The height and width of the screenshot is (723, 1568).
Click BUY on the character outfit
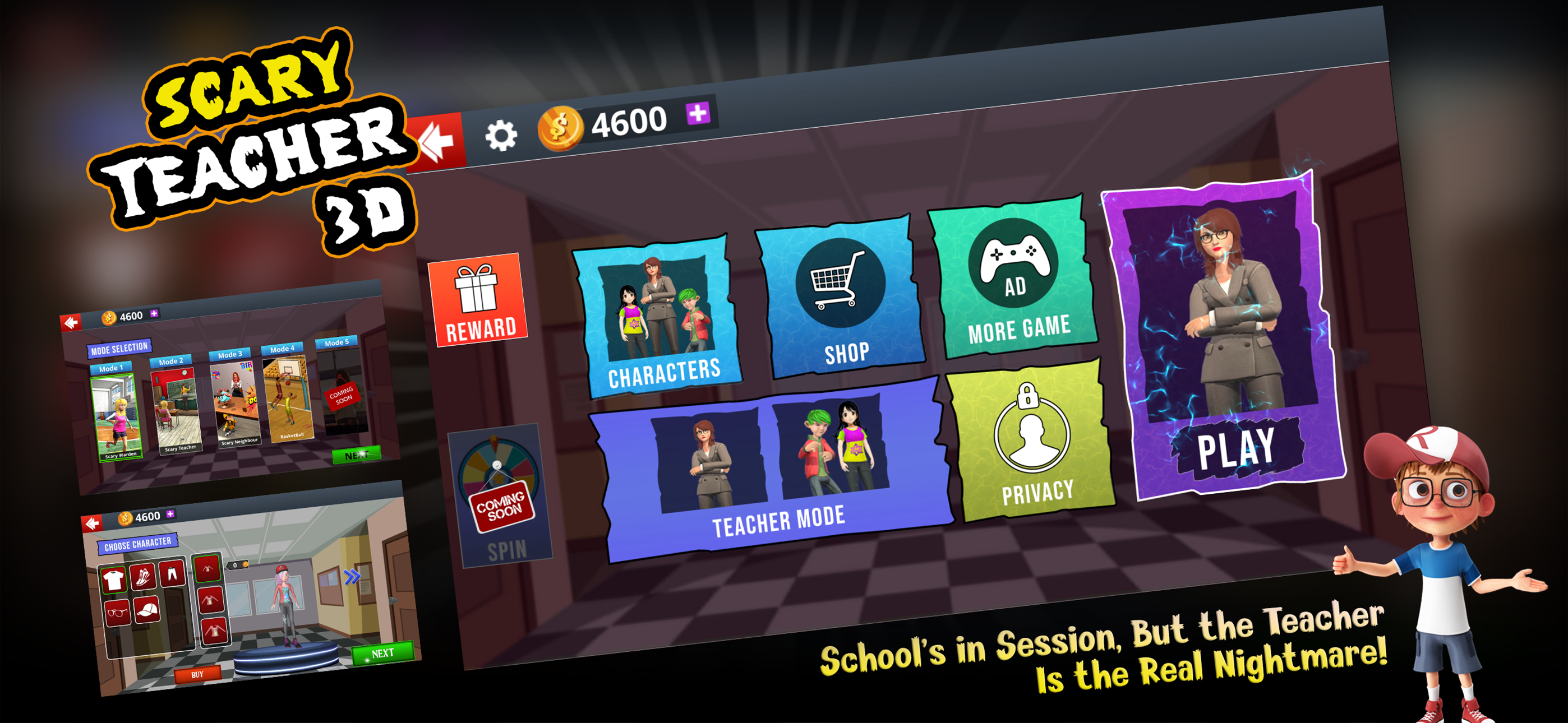point(197,675)
